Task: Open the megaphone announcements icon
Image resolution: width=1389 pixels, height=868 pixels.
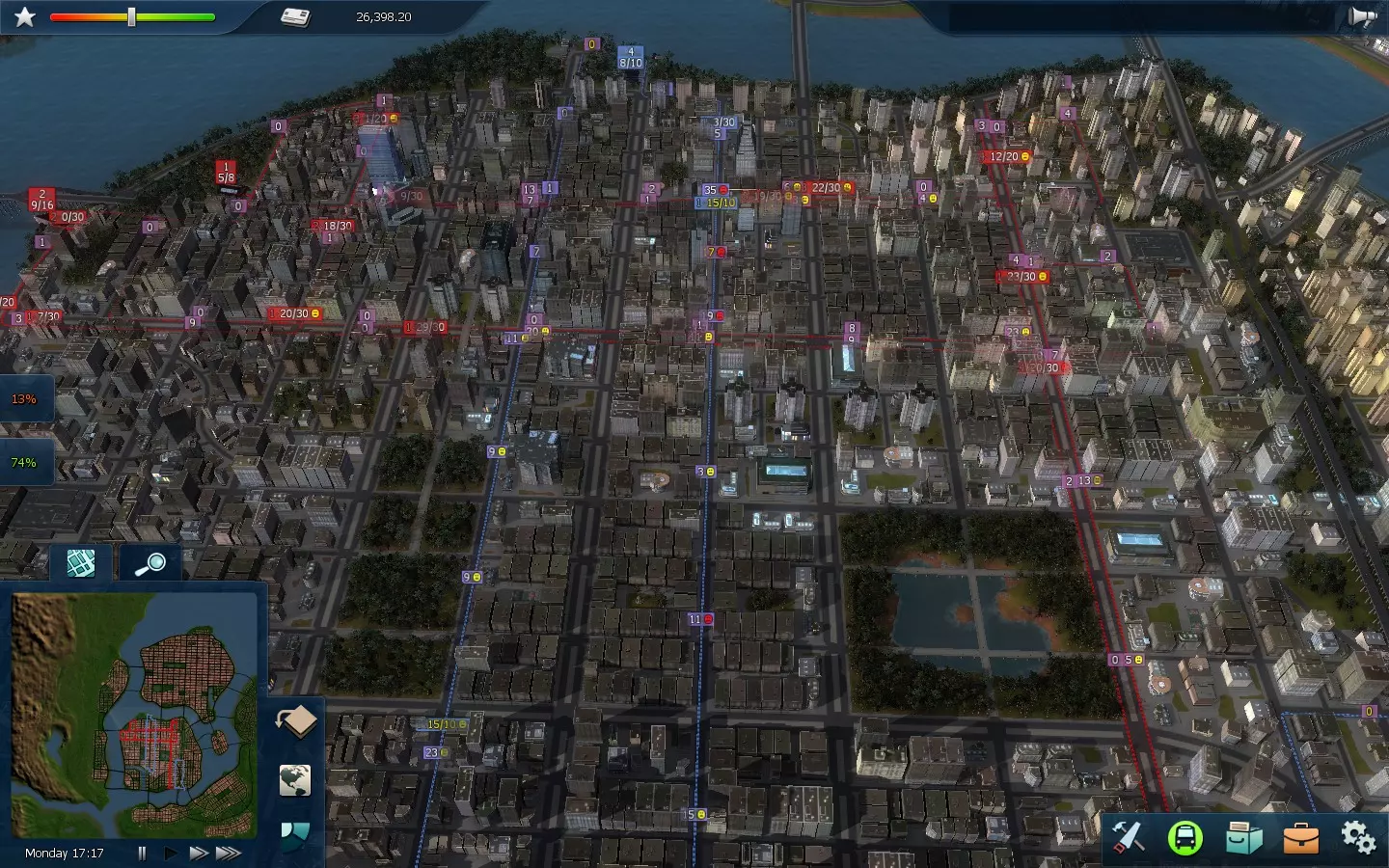Action: point(1361,17)
